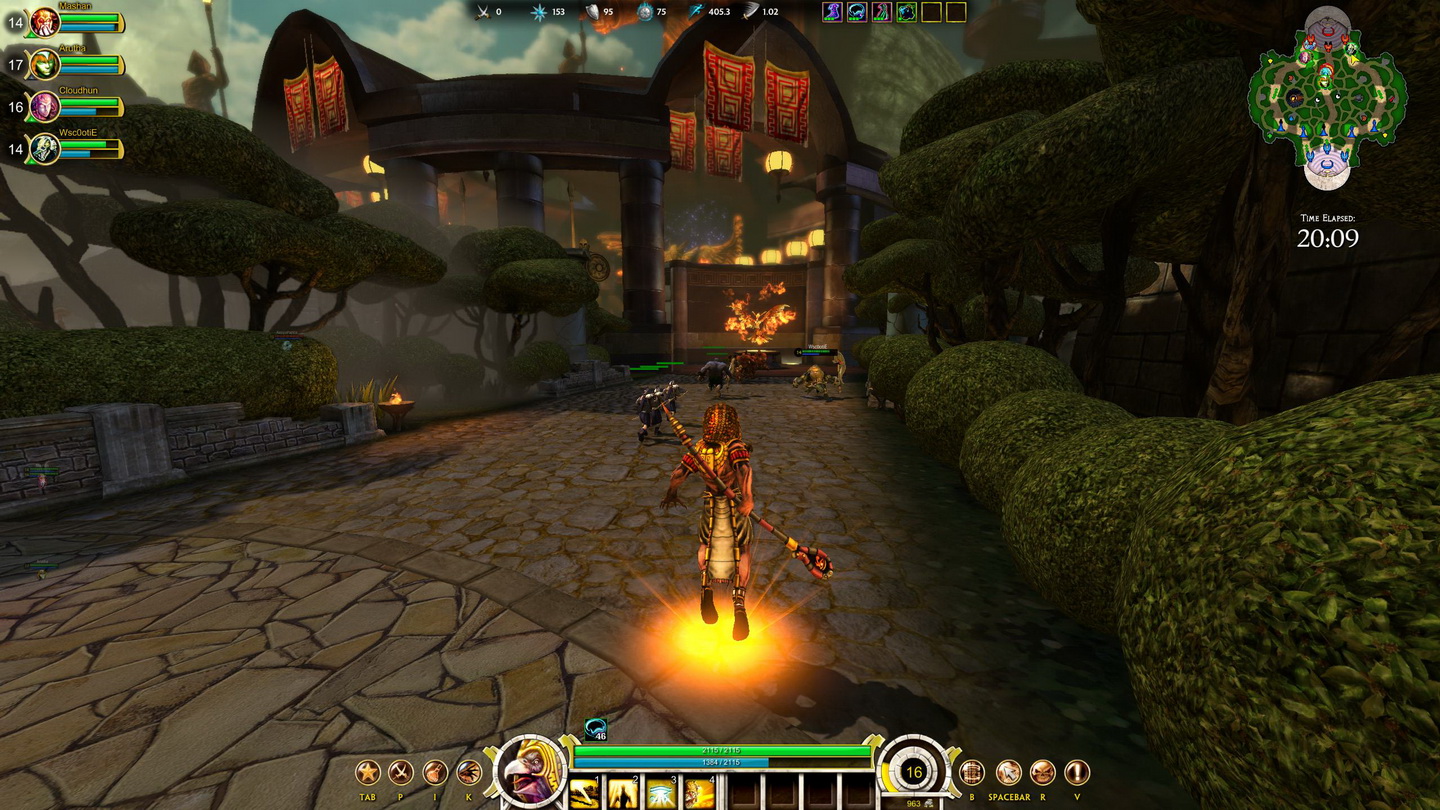Open the skills icon labeled K

coord(469,772)
